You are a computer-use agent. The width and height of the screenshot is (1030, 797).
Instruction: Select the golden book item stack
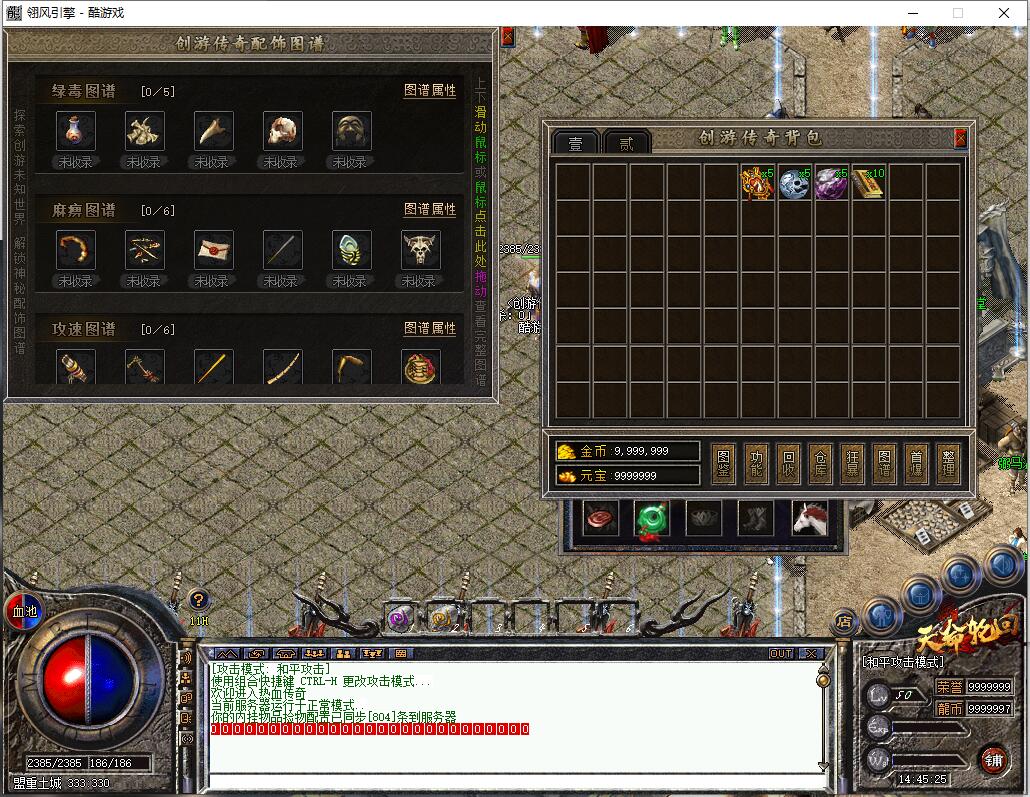click(x=868, y=183)
